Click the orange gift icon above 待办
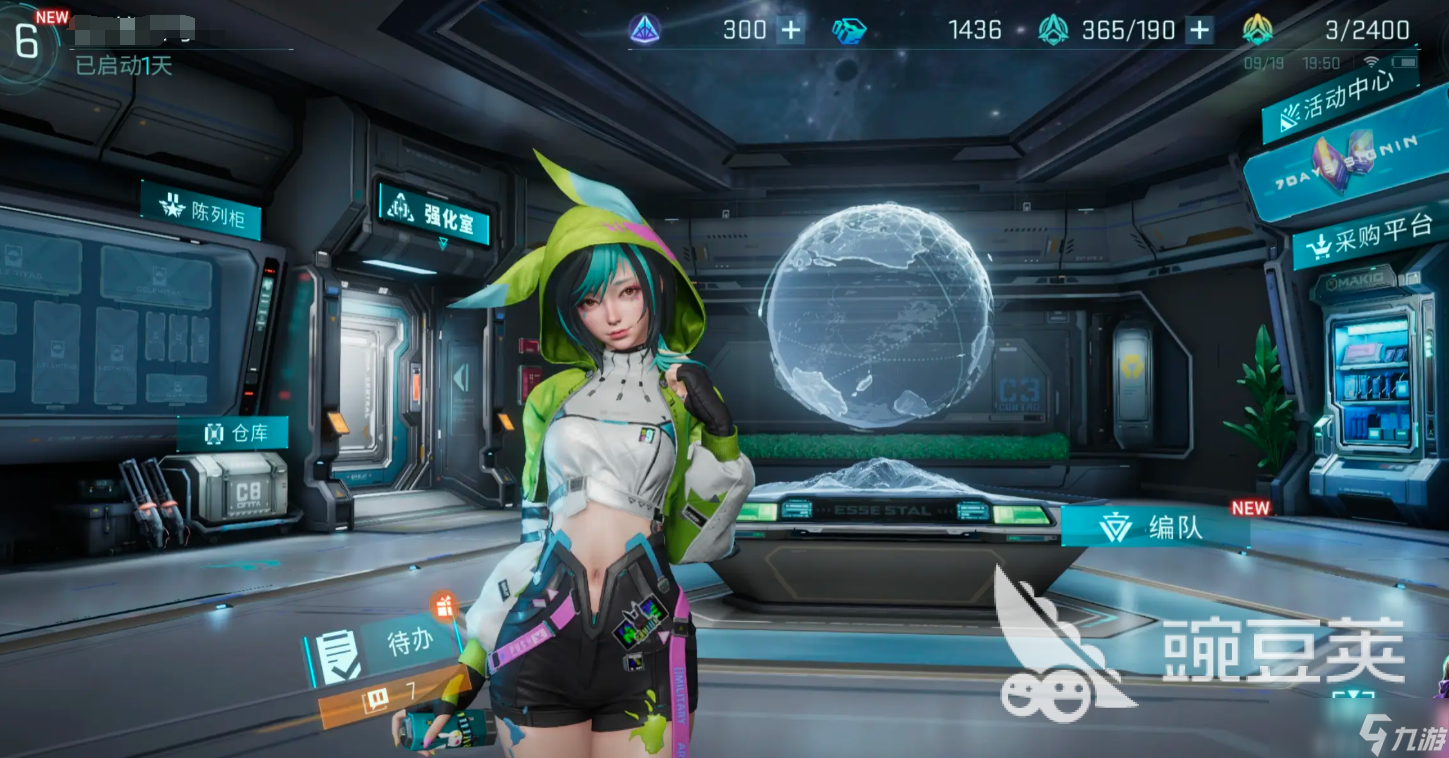The width and height of the screenshot is (1449, 758). [x=444, y=604]
